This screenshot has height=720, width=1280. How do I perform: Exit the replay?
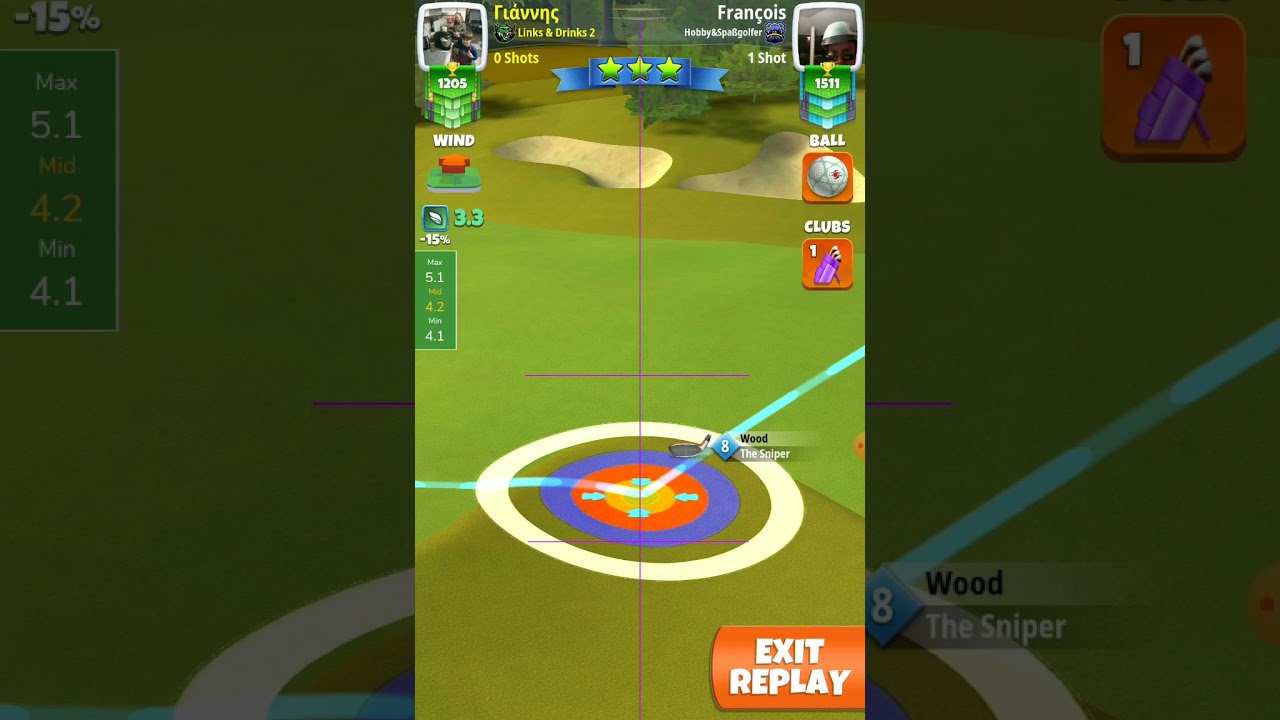click(789, 668)
